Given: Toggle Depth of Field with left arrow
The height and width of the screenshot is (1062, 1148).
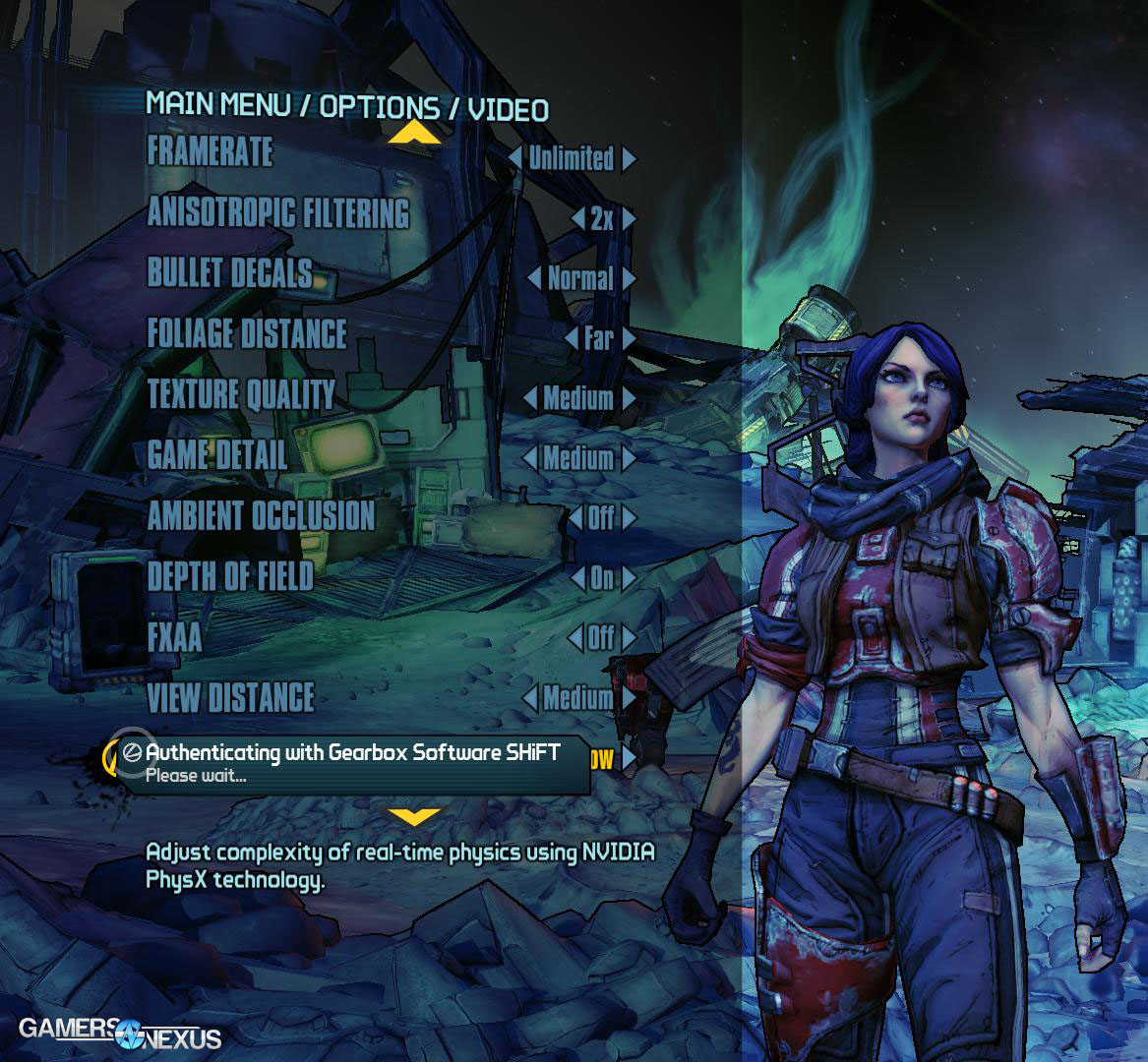Looking at the screenshot, I should point(575,578).
